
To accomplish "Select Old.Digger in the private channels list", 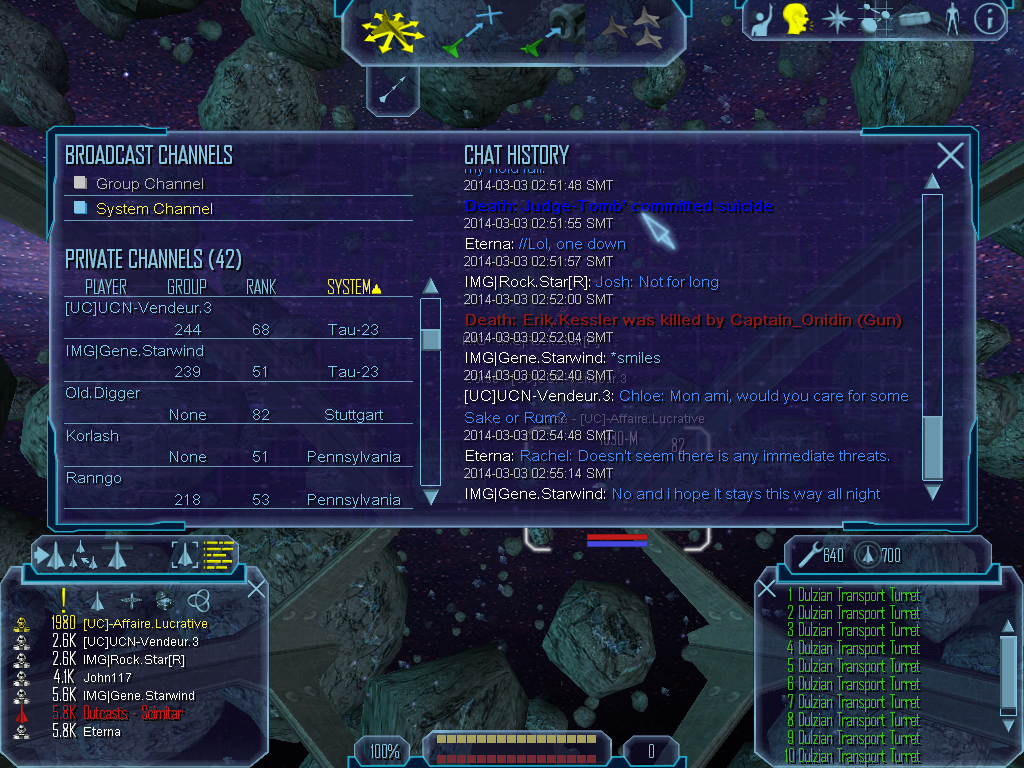I will 103,393.
